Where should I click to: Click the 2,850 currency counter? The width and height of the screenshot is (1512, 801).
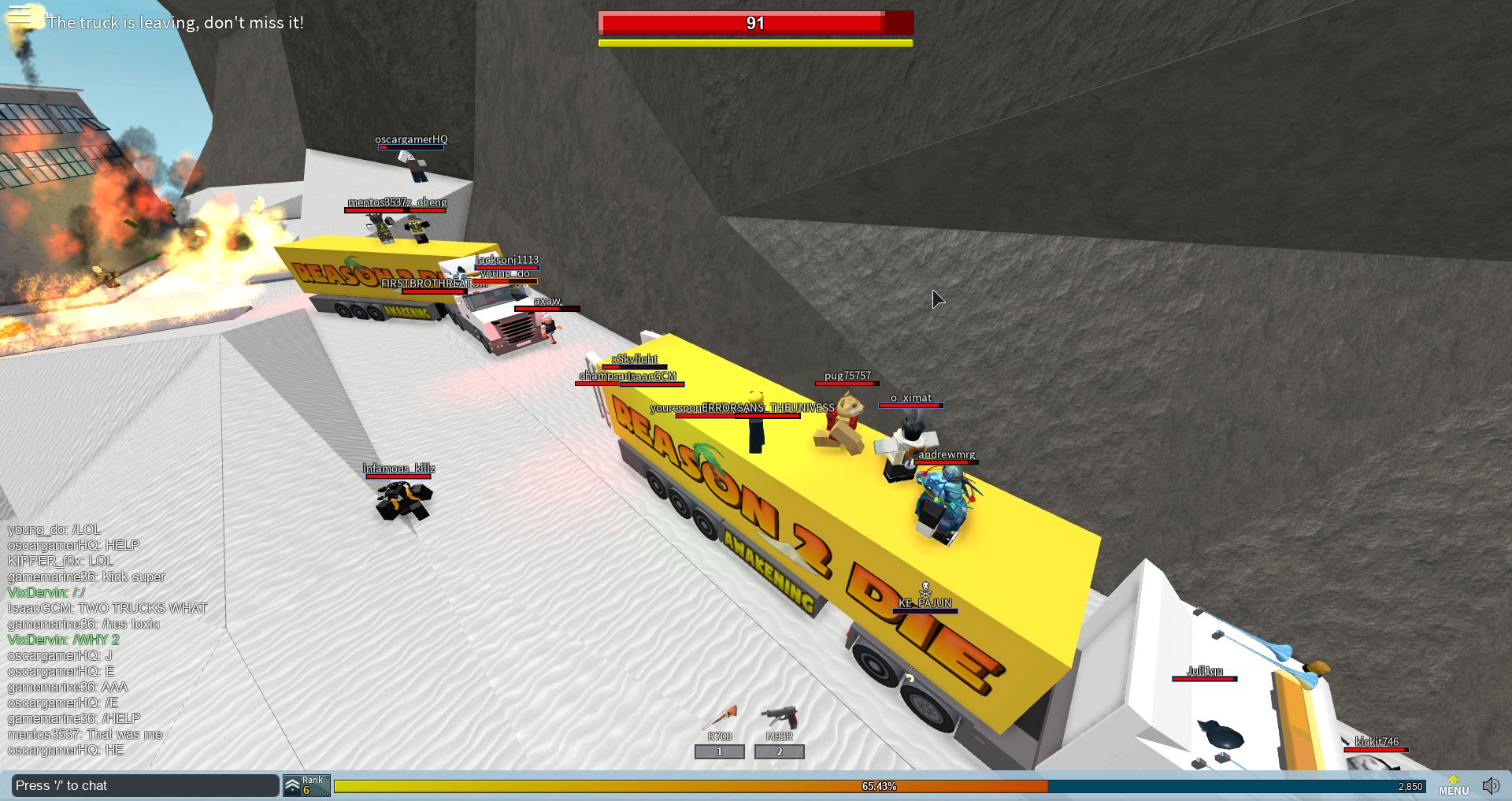[1411, 786]
